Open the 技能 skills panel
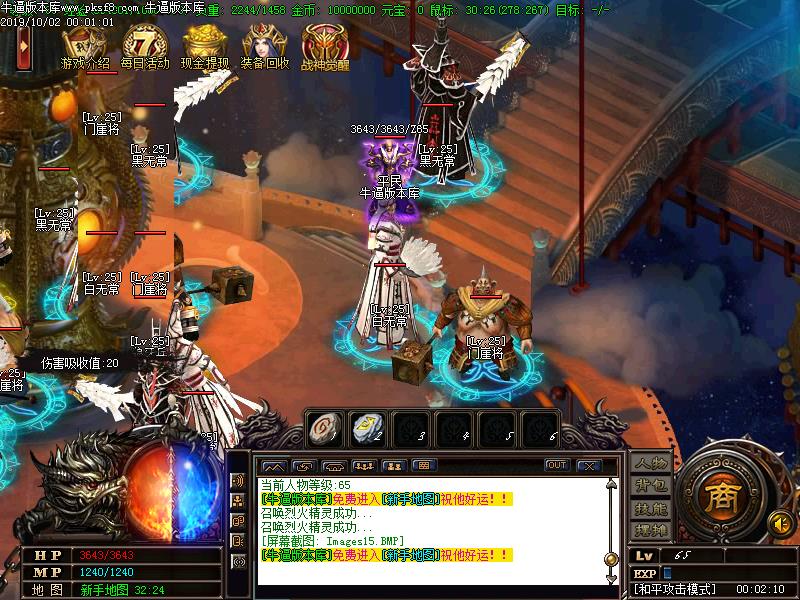This screenshot has height=600, width=800. (650, 508)
